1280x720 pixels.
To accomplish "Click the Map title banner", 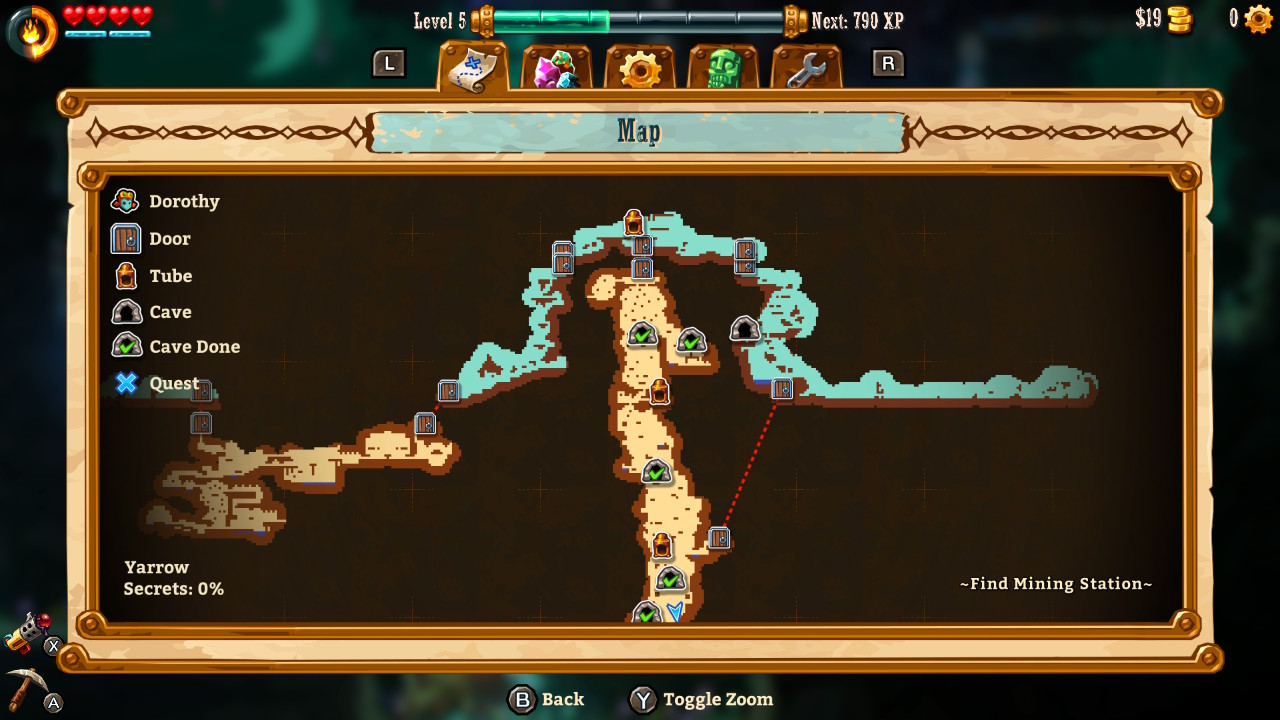I will pos(639,131).
